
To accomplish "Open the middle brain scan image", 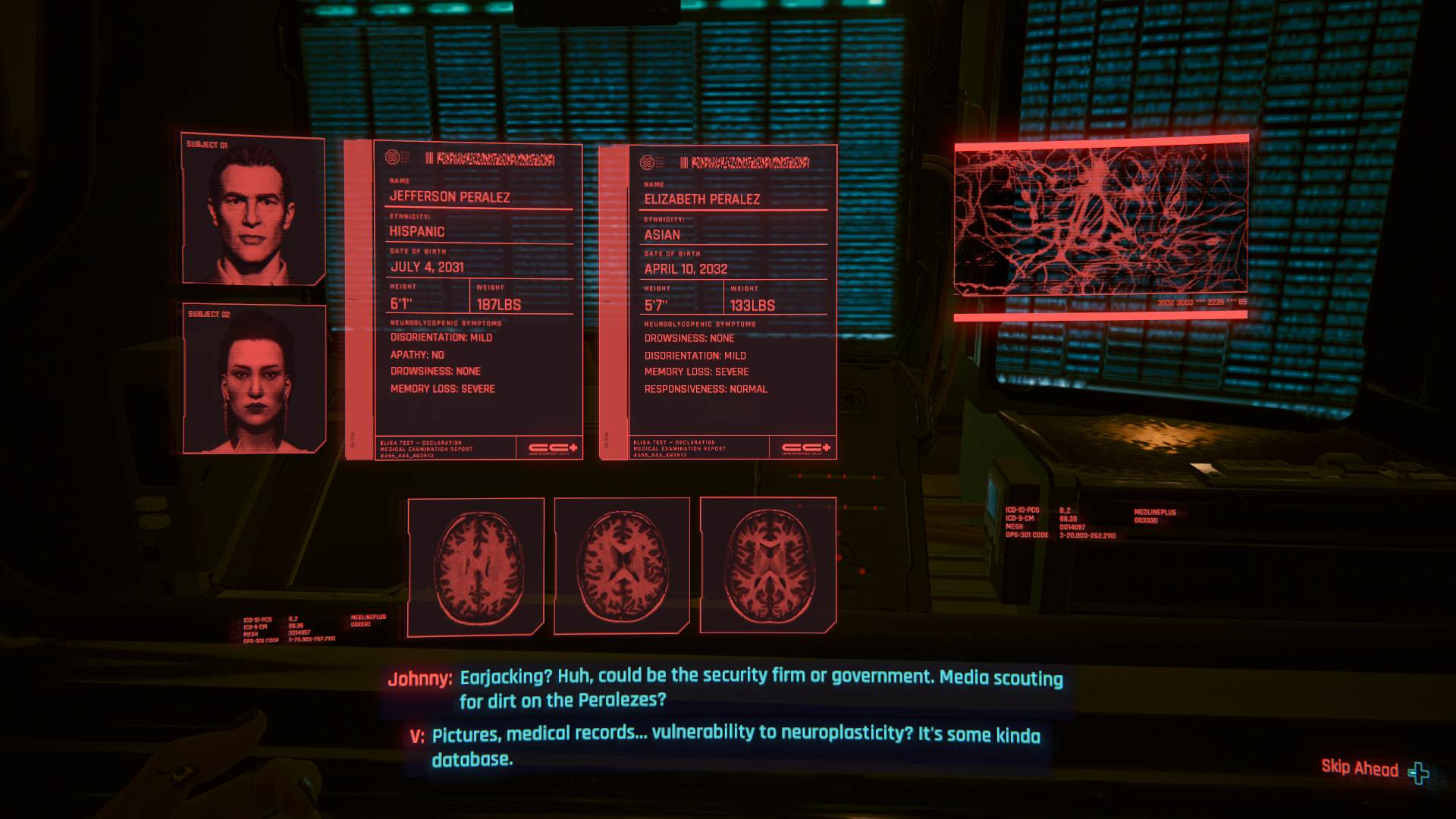I will tap(622, 565).
